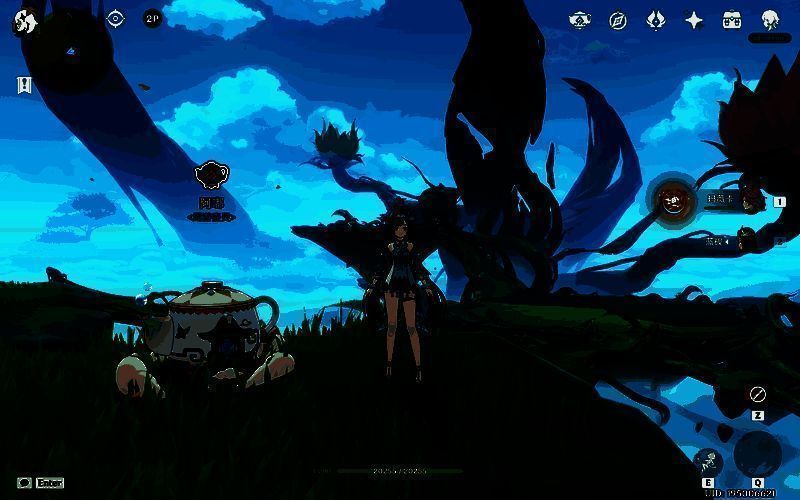Trigger the elemental burst icon
This screenshot has height=500, width=800.
click(757, 455)
